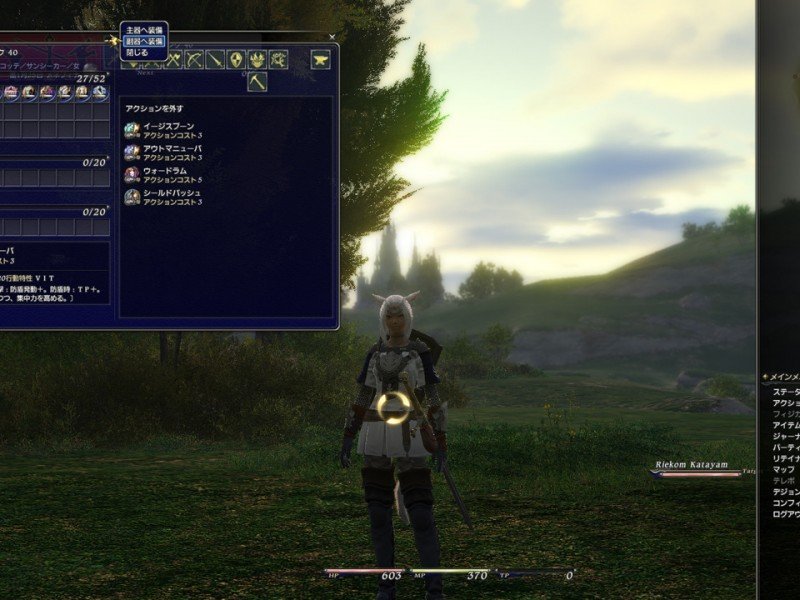Open the マップ main menu entry
This screenshot has width=800, height=600.
click(785, 469)
